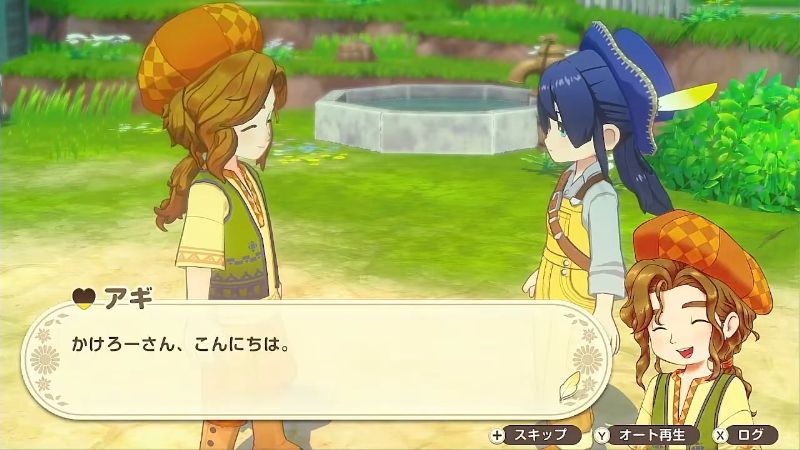Skip the conversation with the スキップ button
This screenshot has width=800, height=450.
click(x=536, y=435)
